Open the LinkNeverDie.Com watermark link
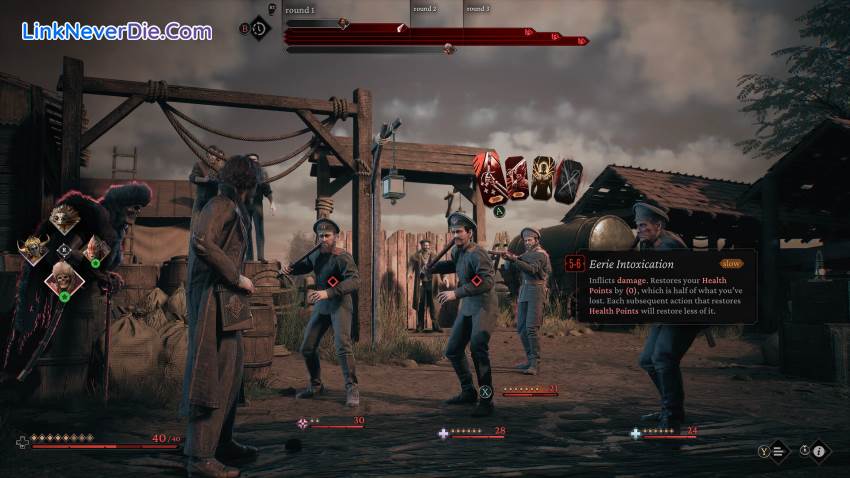This screenshot has height=478, width=850. pyautogui.click(x=117, y=31)
